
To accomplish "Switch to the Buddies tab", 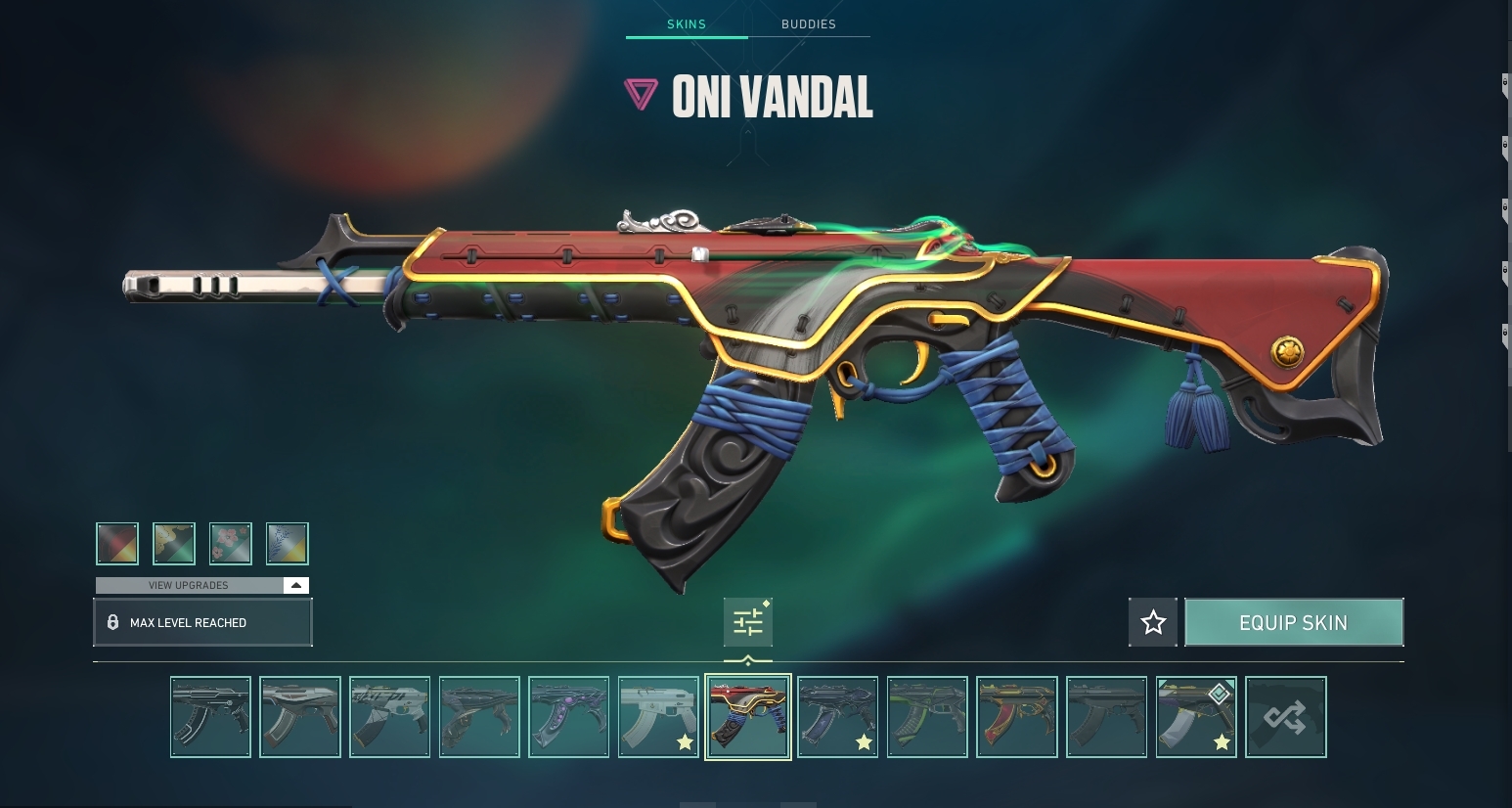I will 808,24.
